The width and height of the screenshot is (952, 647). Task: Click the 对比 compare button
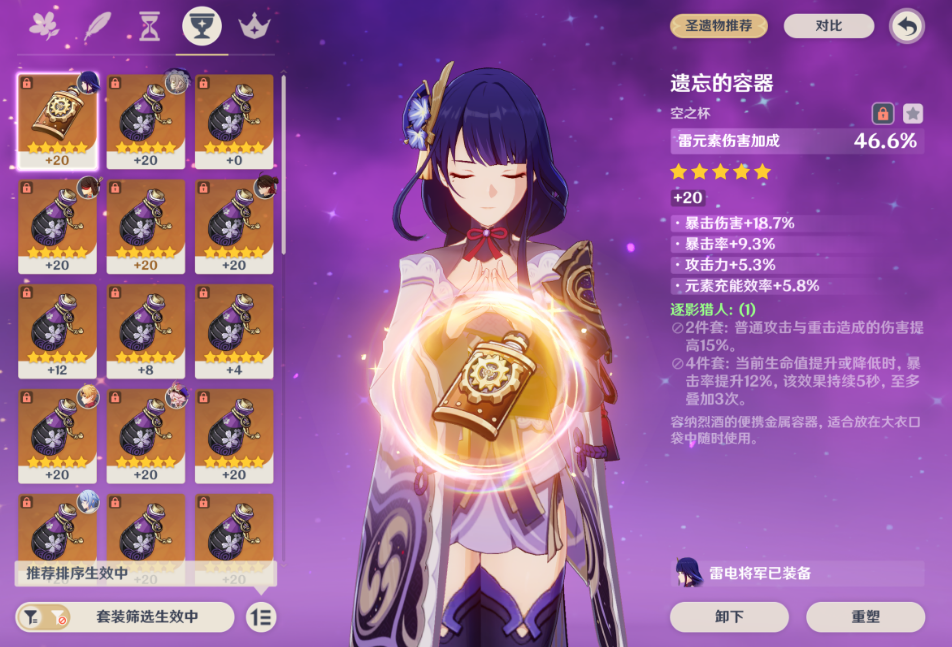click(x=828, y=26)
